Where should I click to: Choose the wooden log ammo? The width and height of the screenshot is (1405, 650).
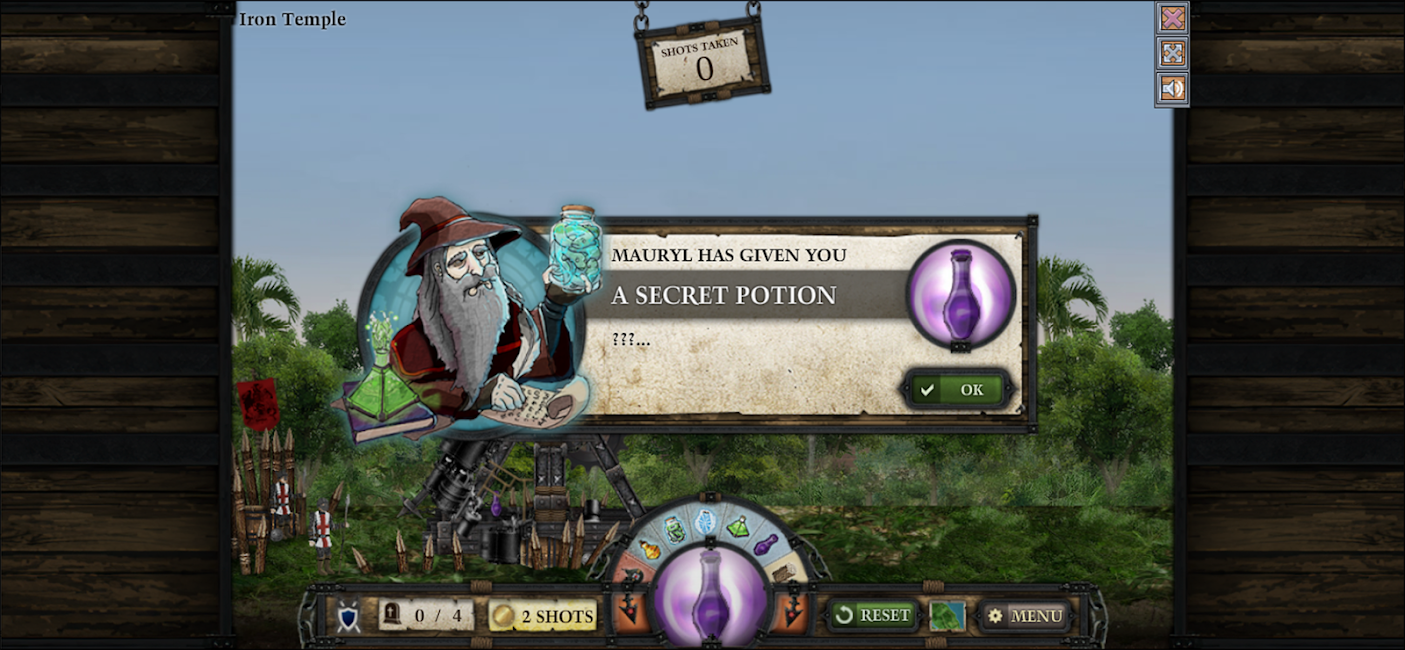(x=784, y=571)
